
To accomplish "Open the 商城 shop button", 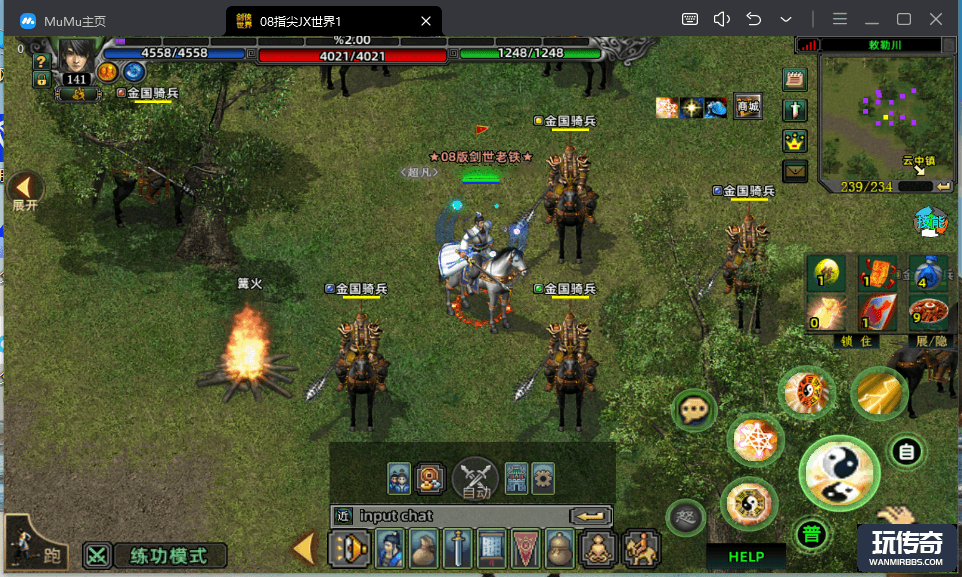I will point(747,107).
